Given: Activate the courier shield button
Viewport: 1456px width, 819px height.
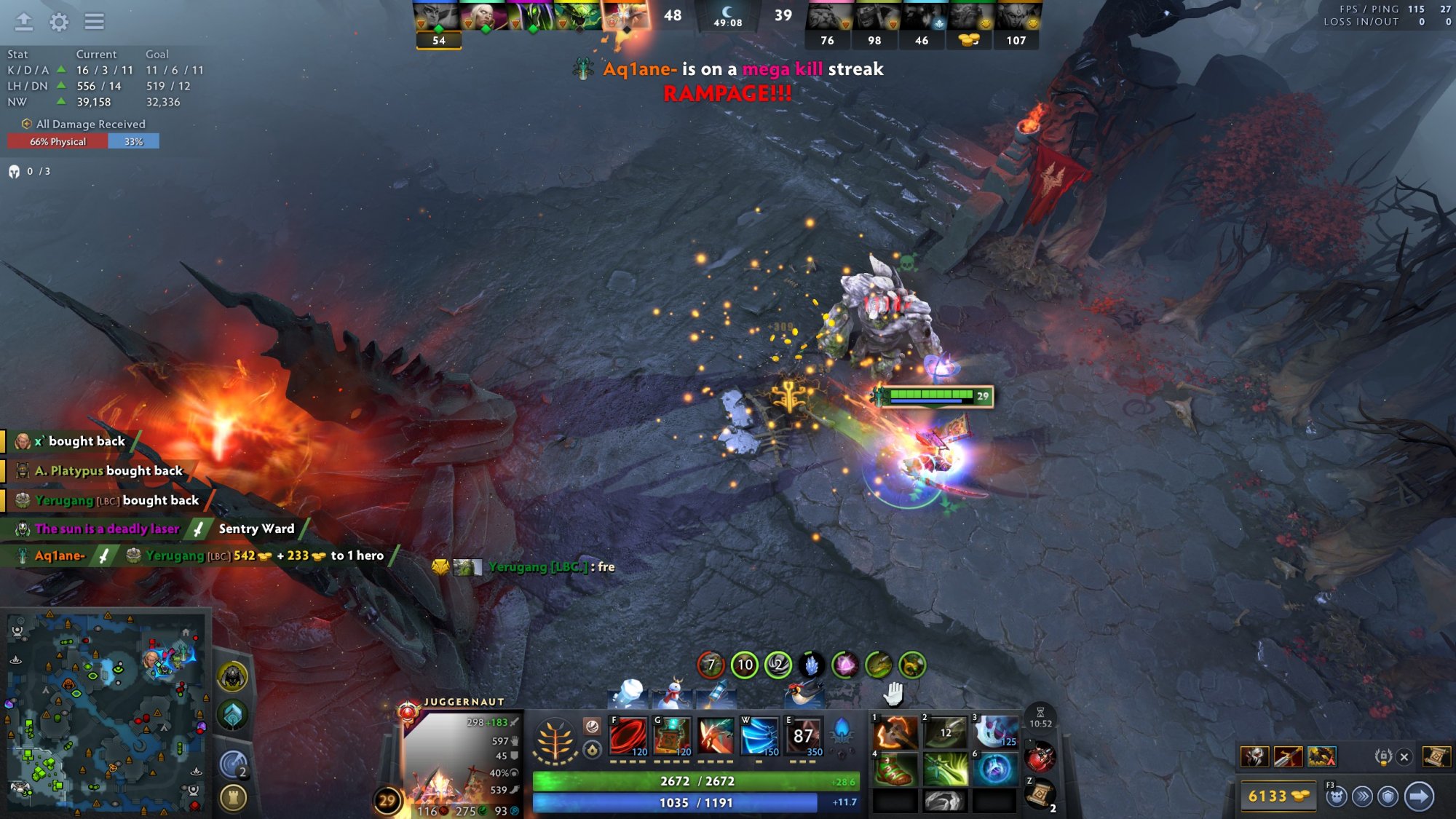Looking at the screenshot, I should coord(1388,796).
